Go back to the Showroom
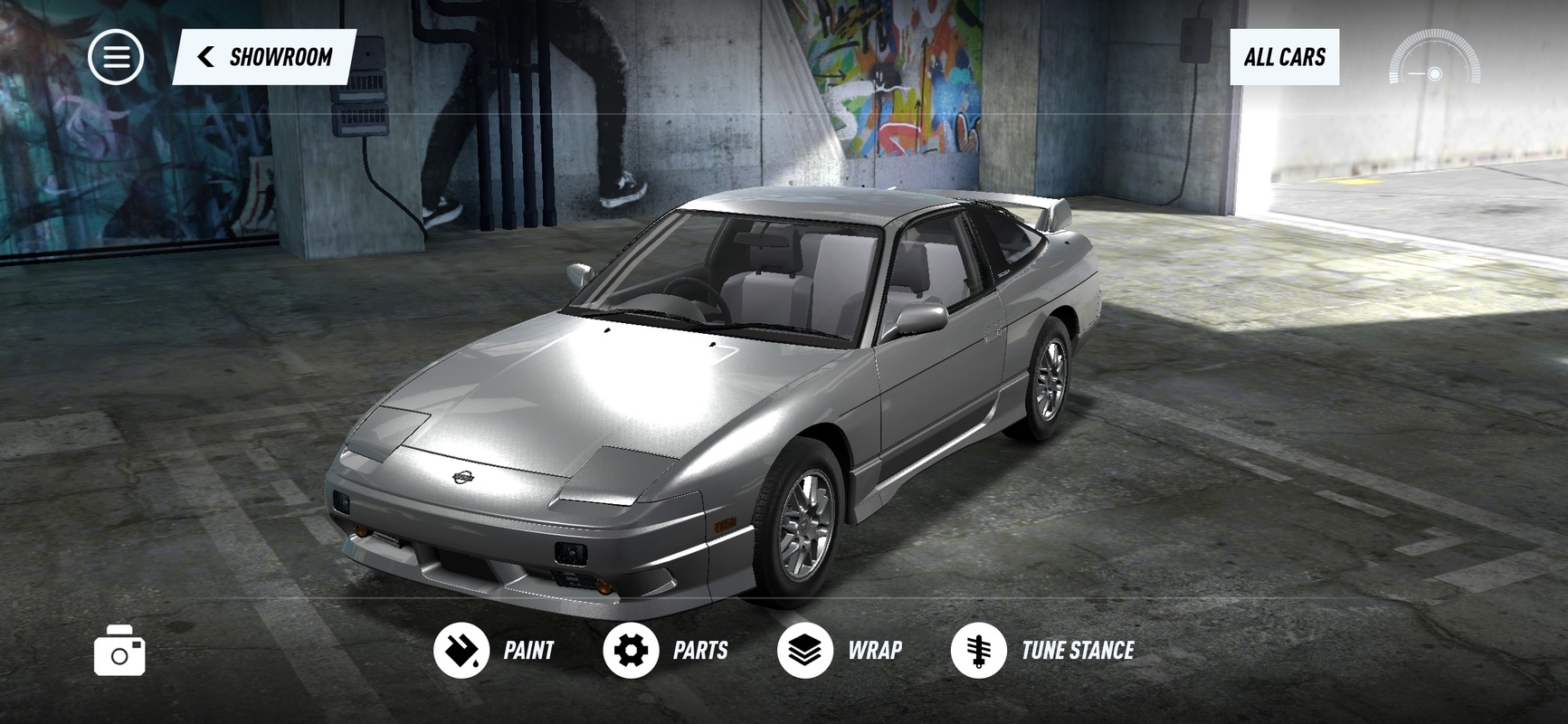This screenshot has height=724, width=1568. pyautogui.click(x=264, y=57)
